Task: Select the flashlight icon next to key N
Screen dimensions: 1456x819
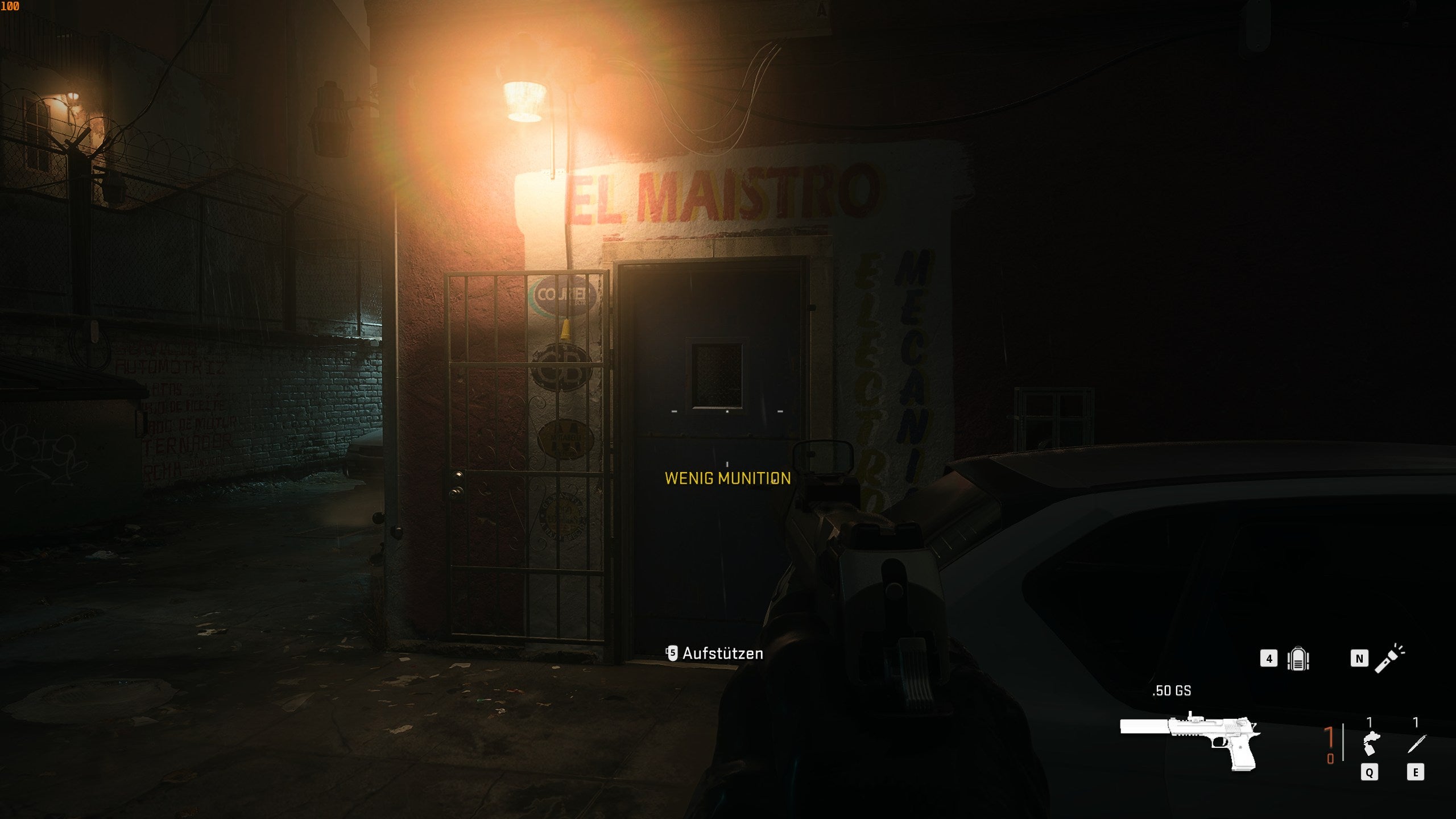Action: click(x=1390, y=660)
